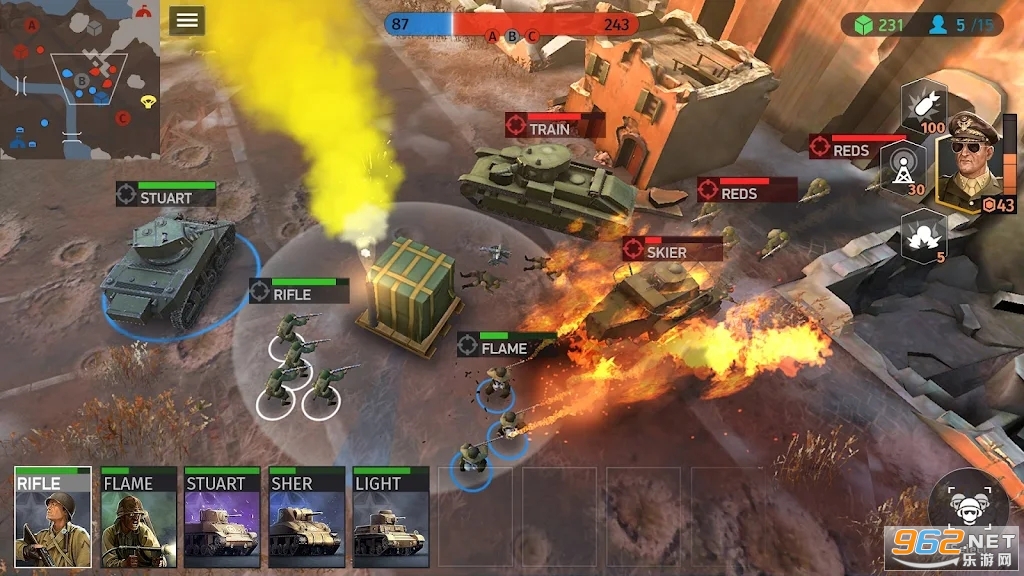Select the FLAME unit card

138,516
